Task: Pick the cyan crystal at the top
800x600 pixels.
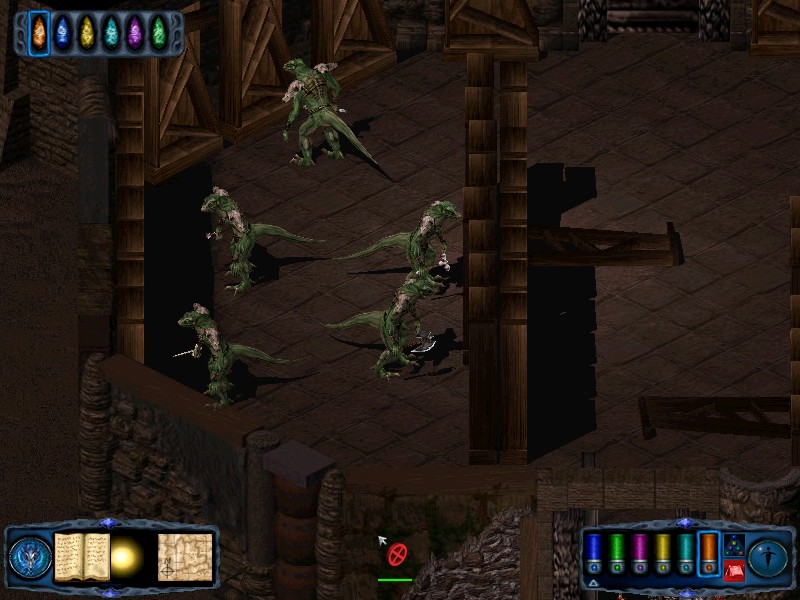Action: pyautogui.click(x=111, y=33)
